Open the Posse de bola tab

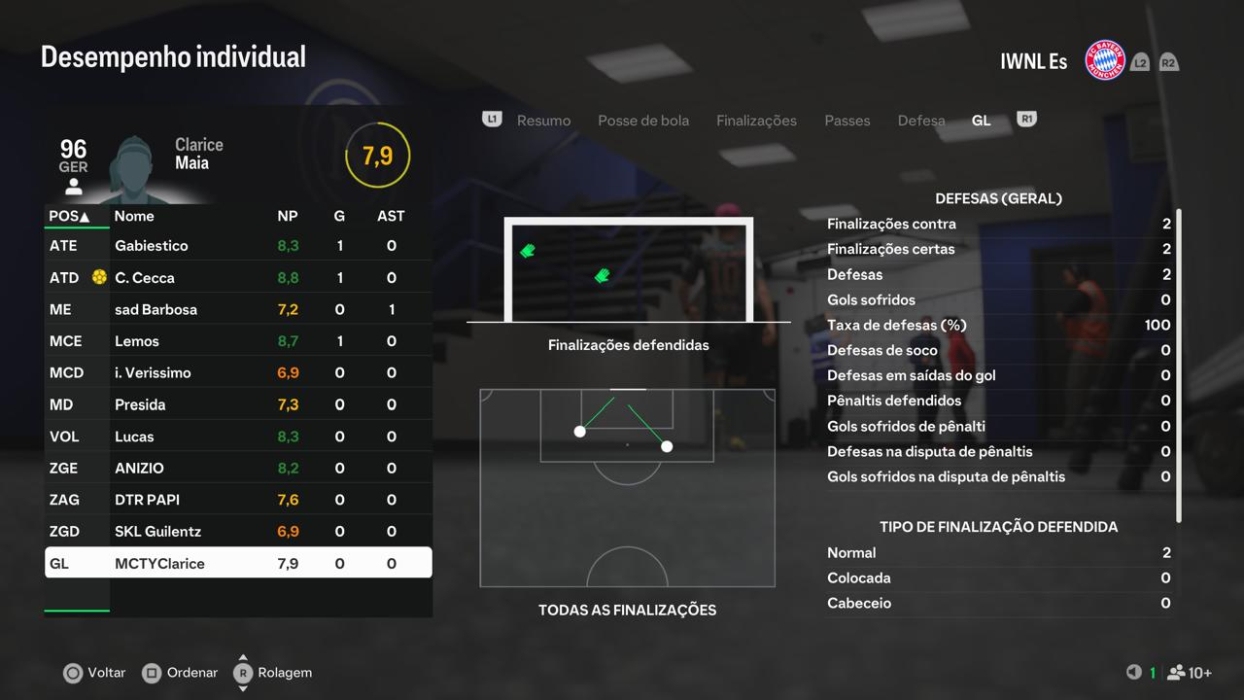(643, 121)
